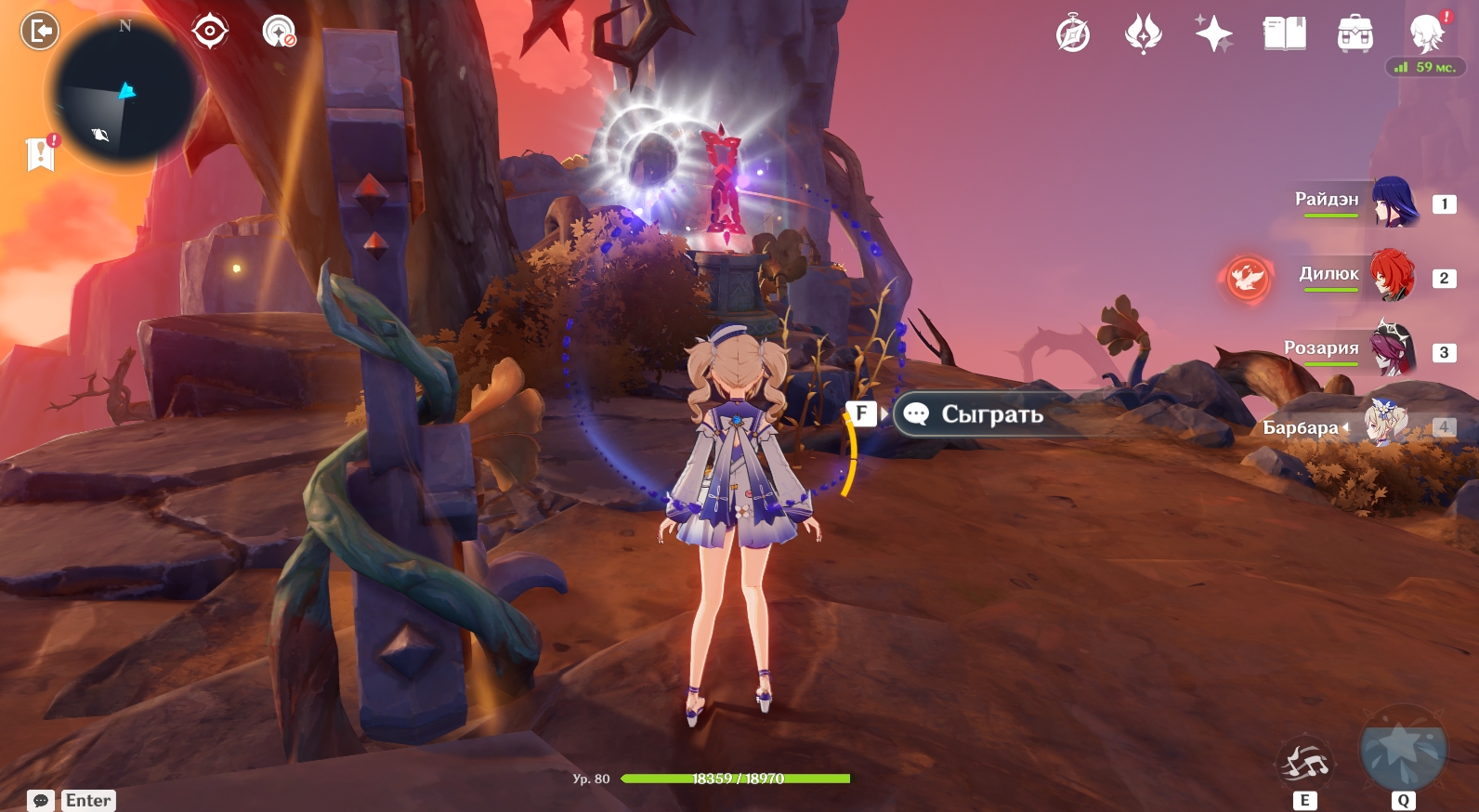
Task: Activate Barbara's elemental skill icon
Action: (1305, 764)
